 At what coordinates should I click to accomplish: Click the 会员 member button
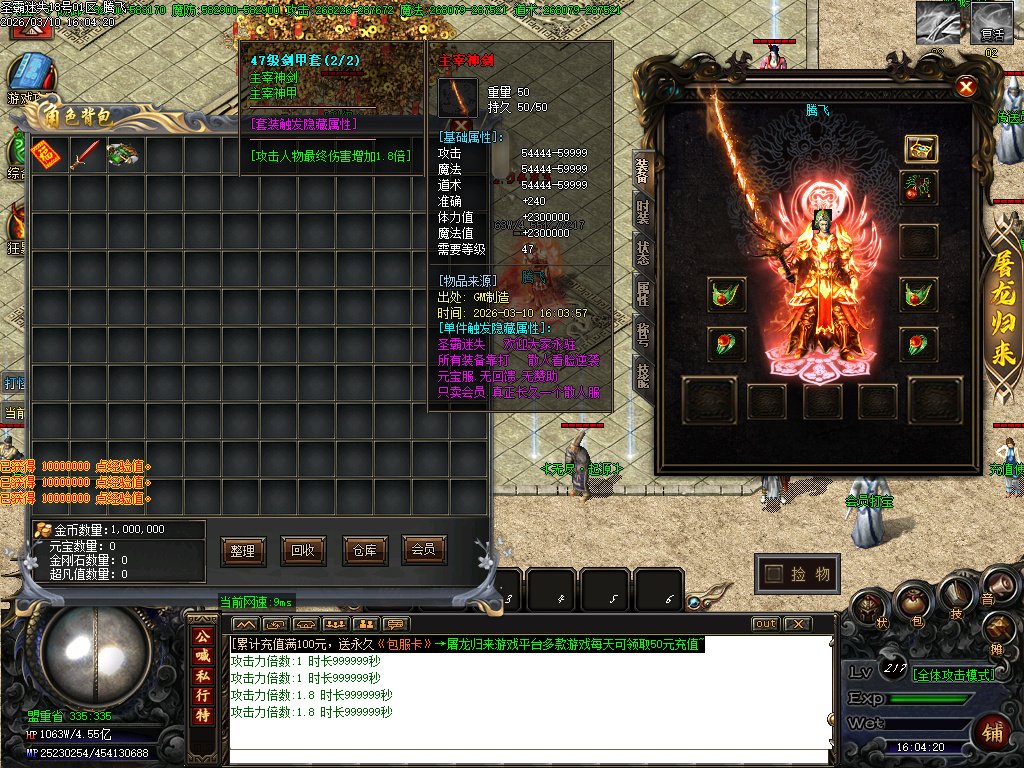[423, 549]
